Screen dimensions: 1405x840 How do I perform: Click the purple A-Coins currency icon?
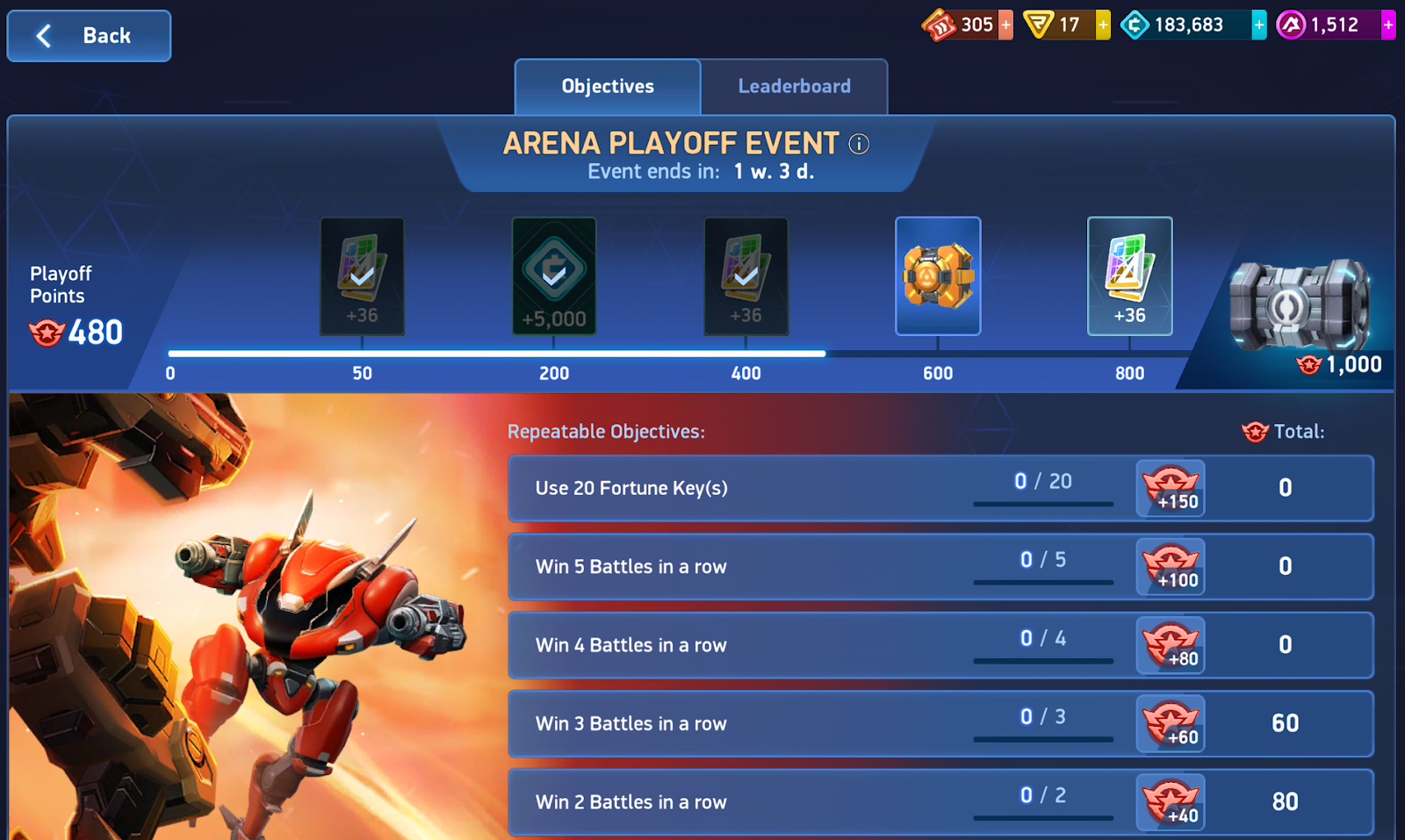coord(1286,25)
